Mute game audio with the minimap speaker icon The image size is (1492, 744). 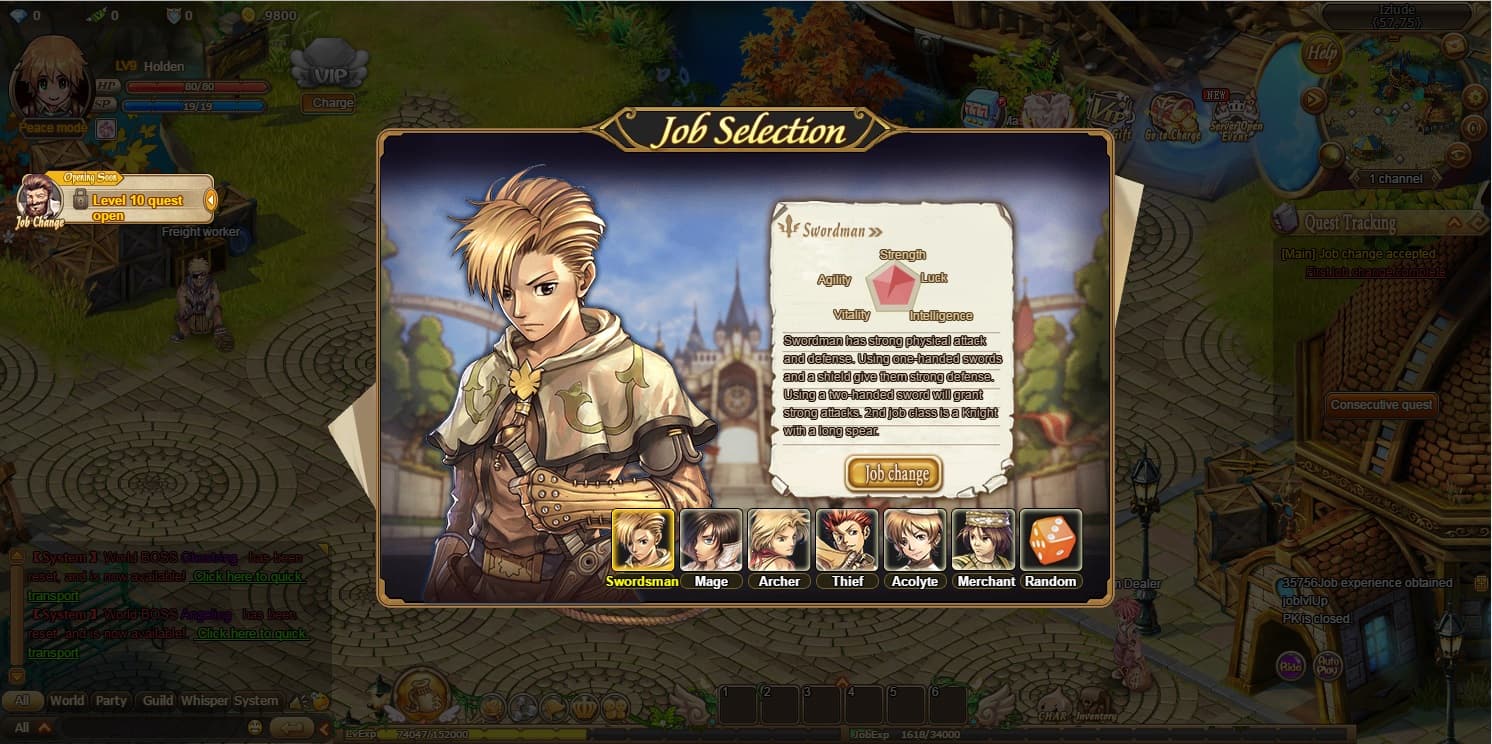[x=1473, y=128]
